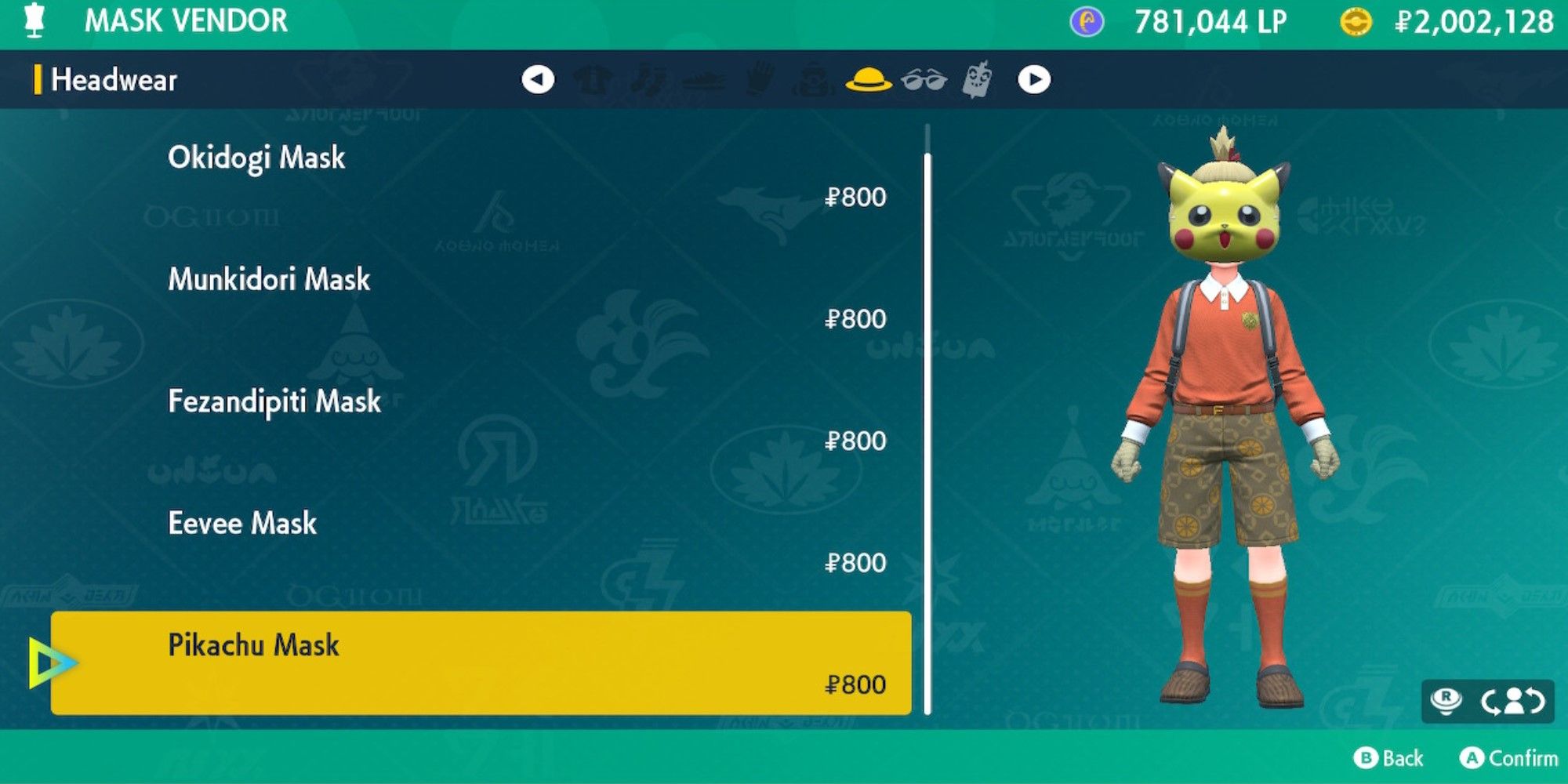Open the gloves category icon
Image resolution: width=1568 pixels, height=784 pixels.
click(757, 79)
